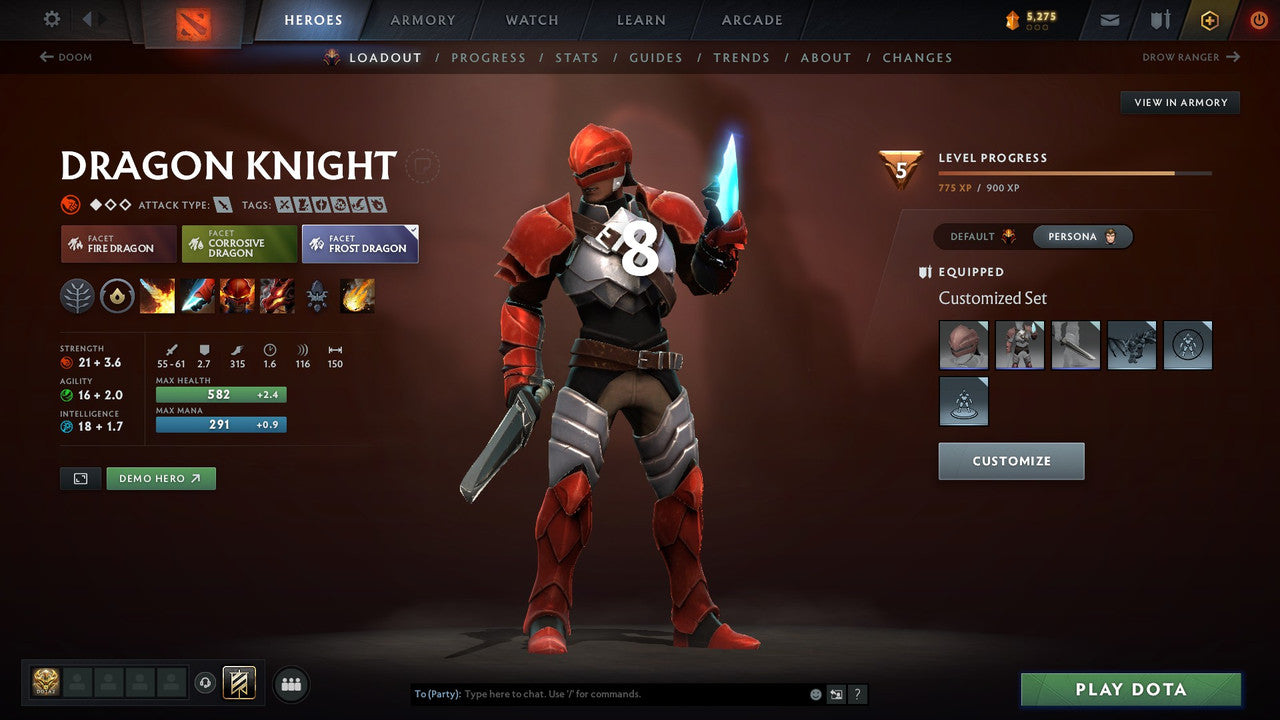Open the Trends subtab
Screen dimensions: 1280x720
pos(741,58)
